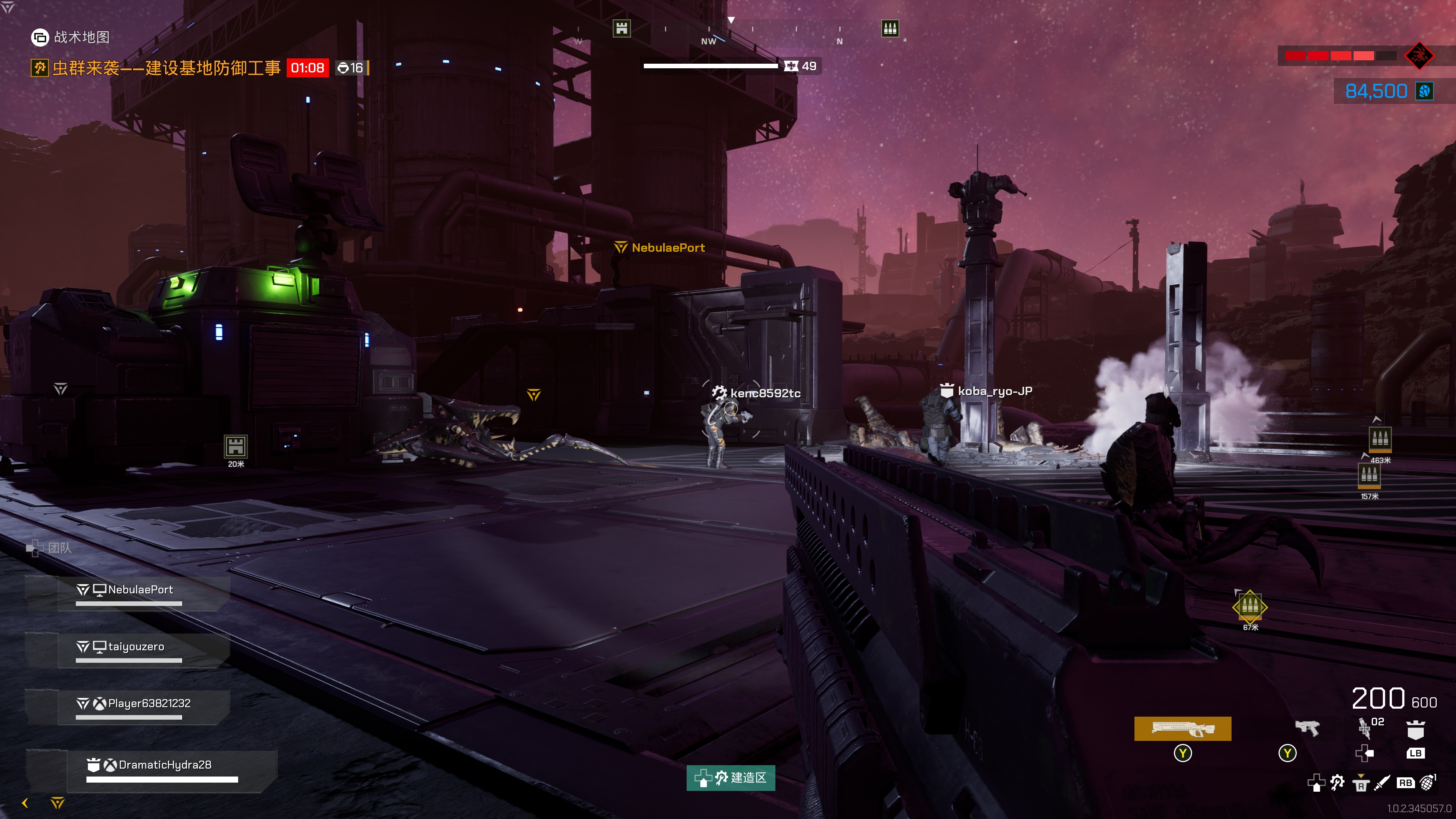Screen dimensions: 1456x819
Task: Select the grenade icon
Action: pos(1428,782)
